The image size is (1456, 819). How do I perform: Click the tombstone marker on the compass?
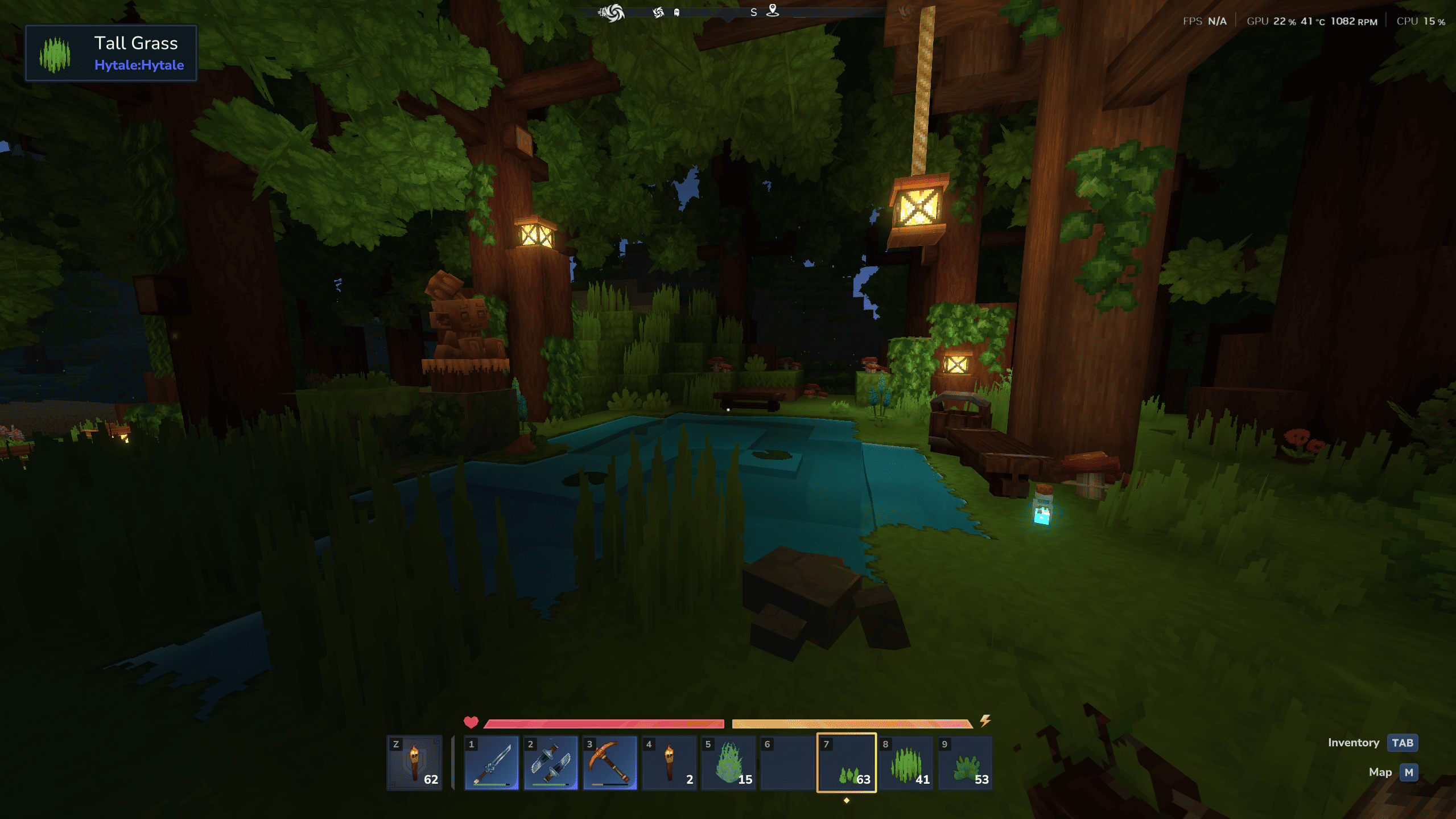pyautogui.click(x=677, y=13)
